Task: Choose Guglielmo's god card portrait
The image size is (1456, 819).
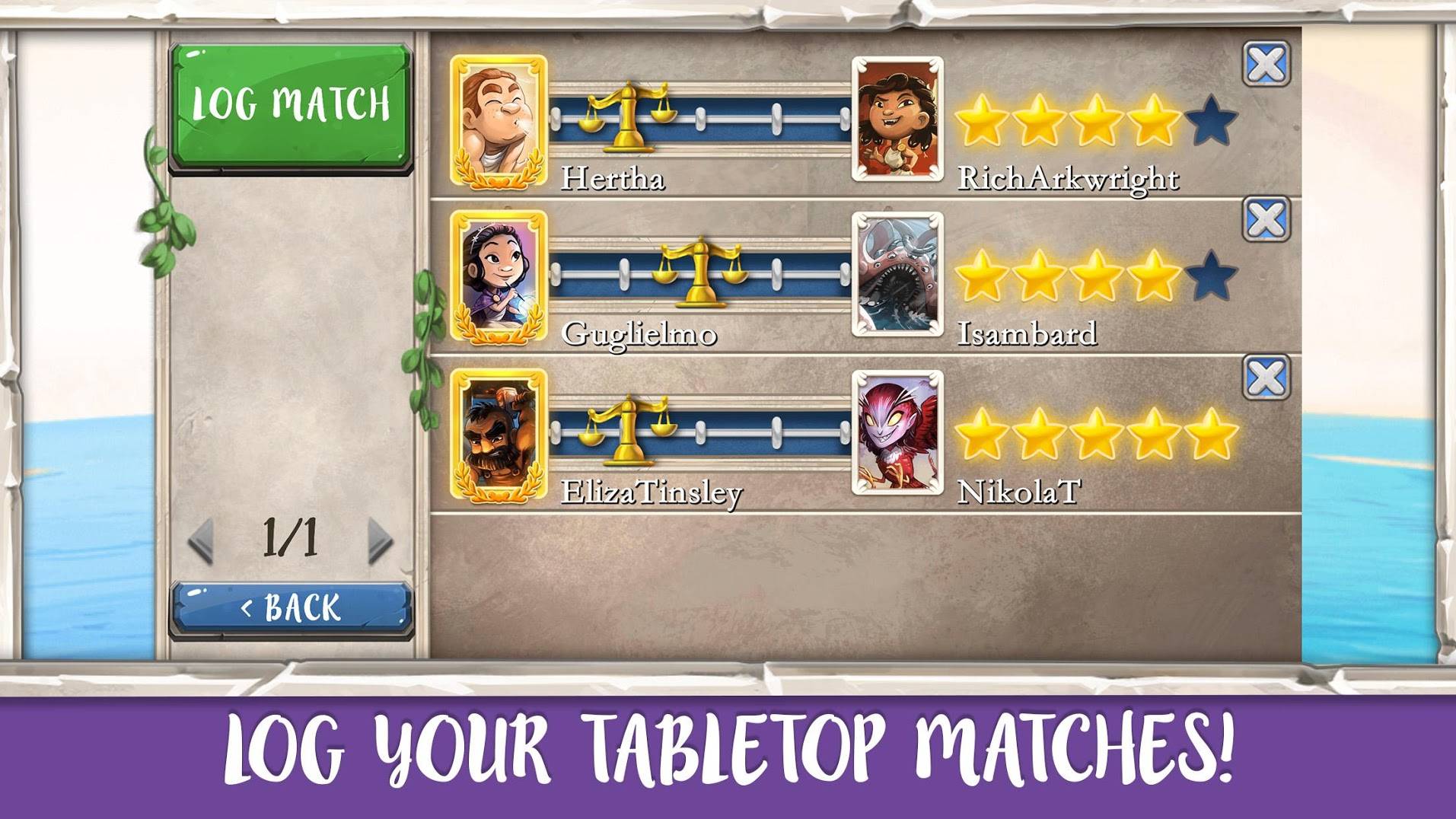Action: click(499, 276)
